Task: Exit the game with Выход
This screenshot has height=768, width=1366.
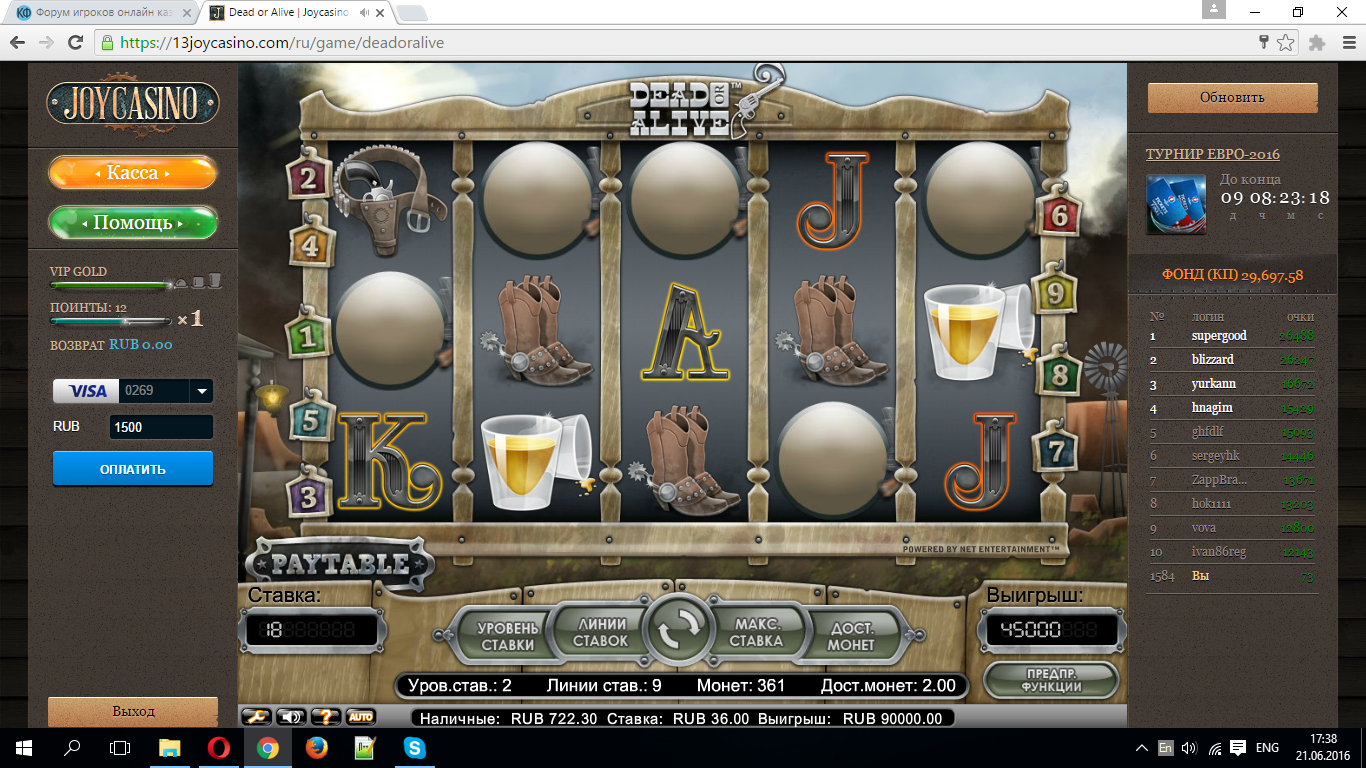Action: point(133,711)
